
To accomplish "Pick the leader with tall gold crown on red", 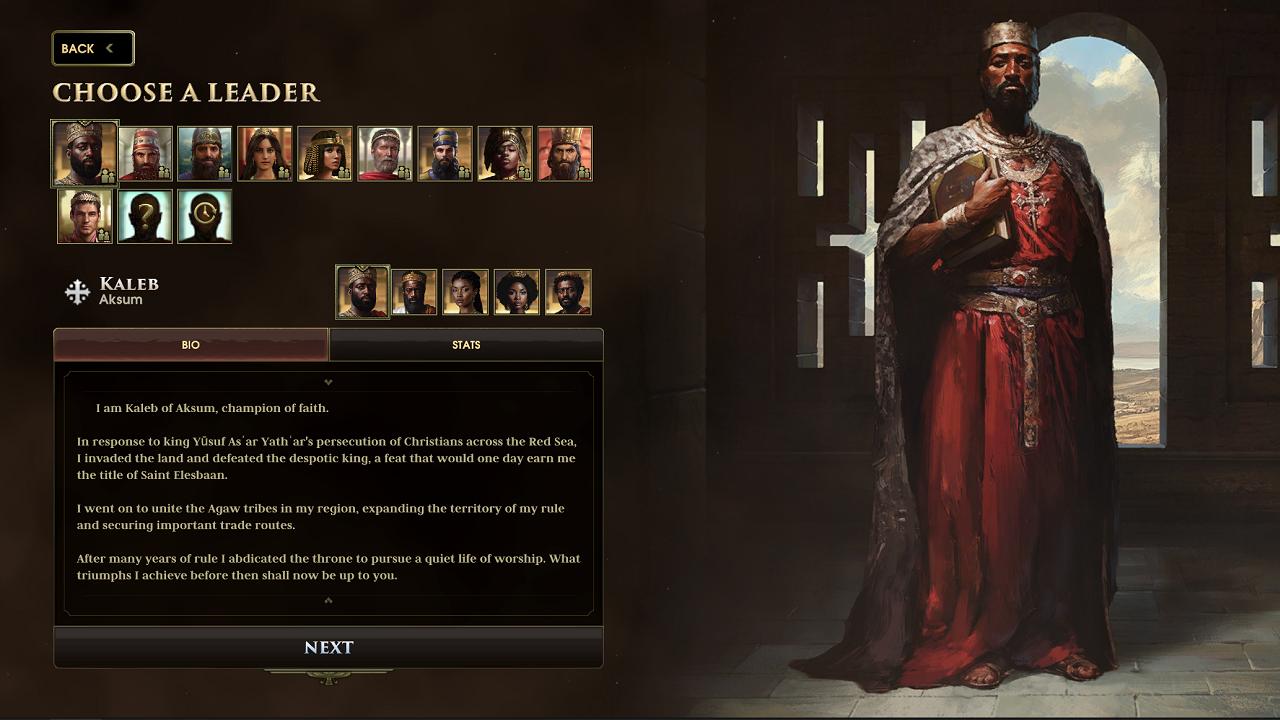I will click(x=565, y=153).
